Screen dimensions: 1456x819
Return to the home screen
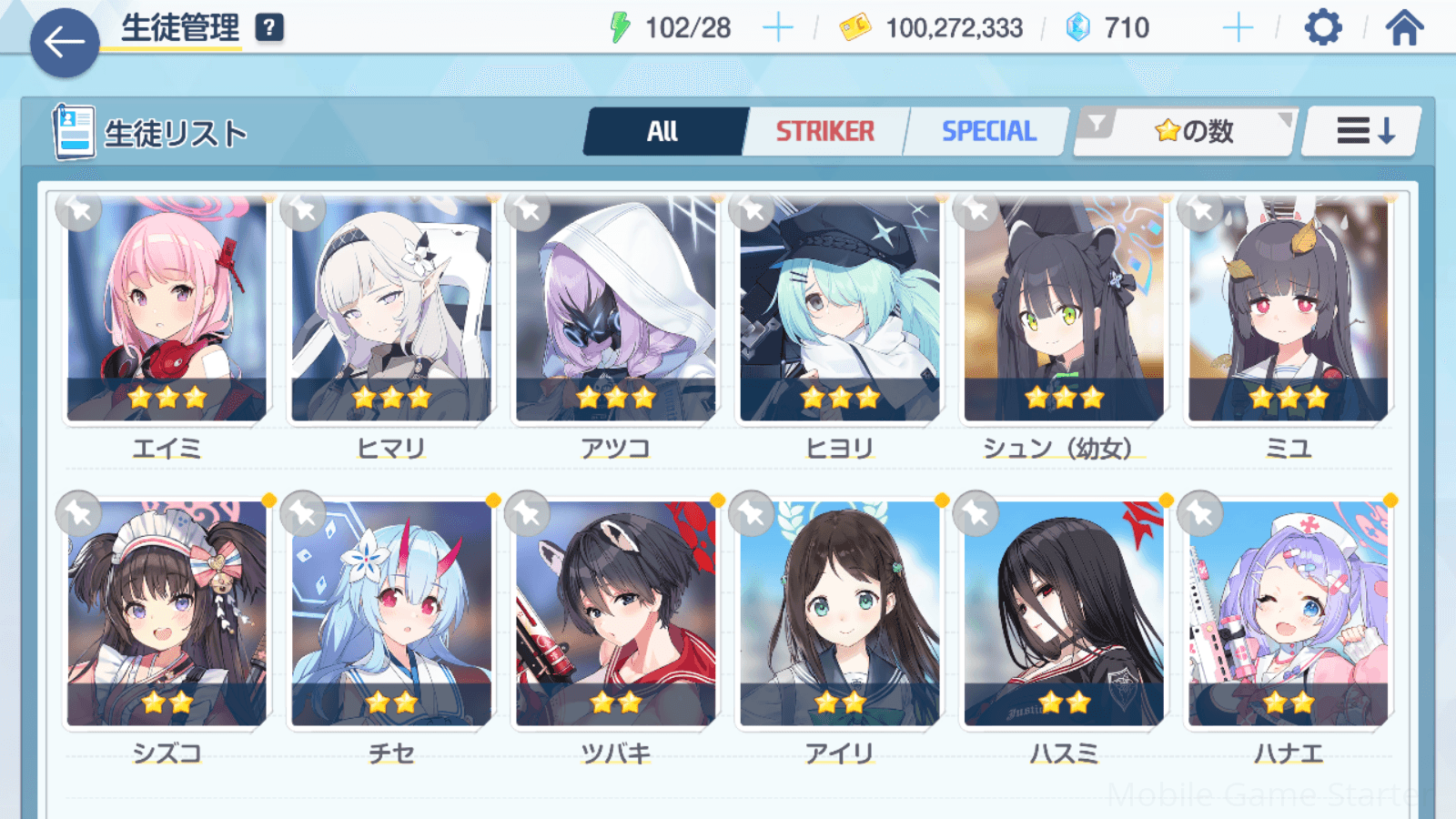tap(1404, 28)
